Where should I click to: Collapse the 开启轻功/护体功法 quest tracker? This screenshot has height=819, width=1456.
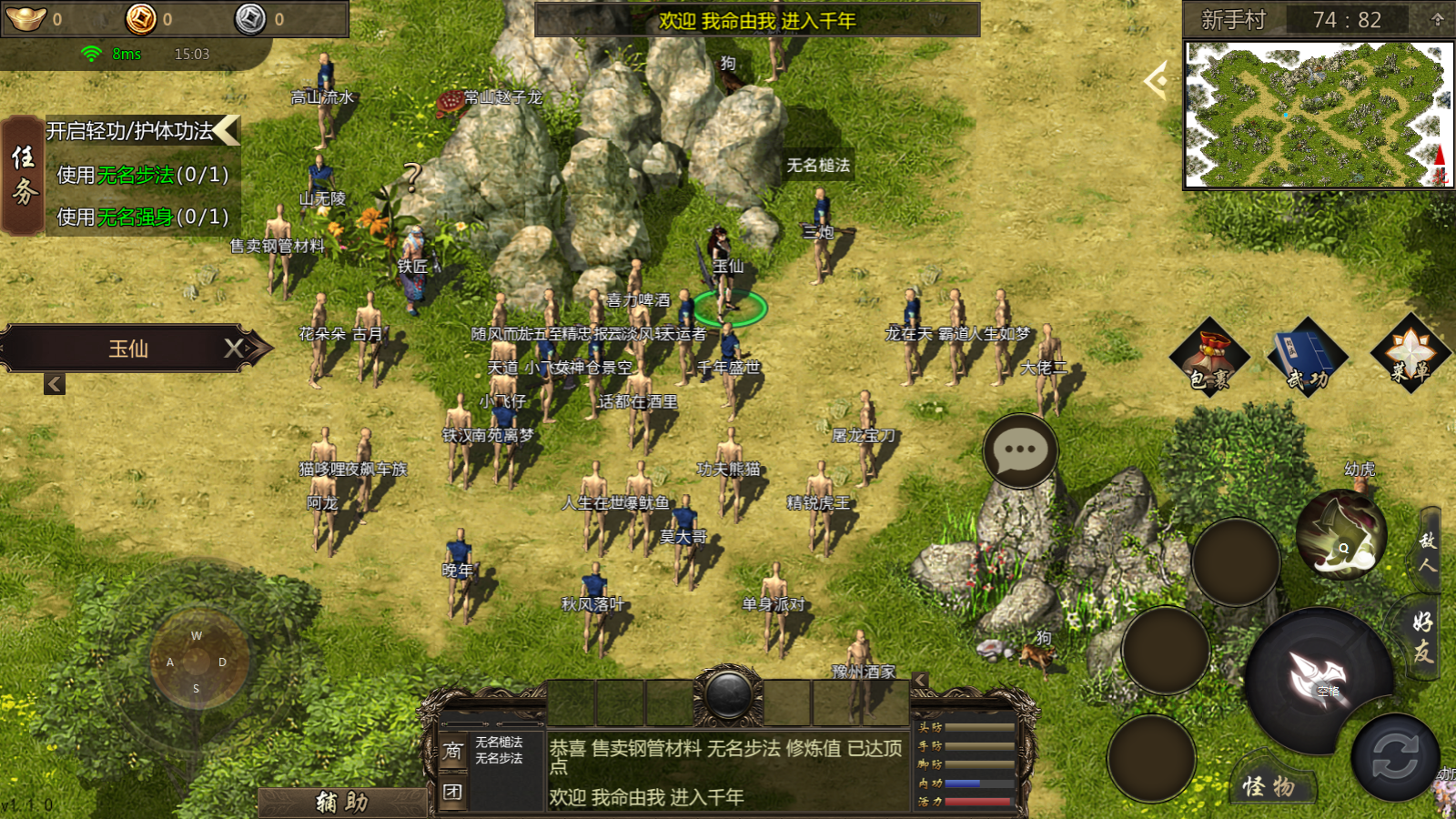click(227, 130)
